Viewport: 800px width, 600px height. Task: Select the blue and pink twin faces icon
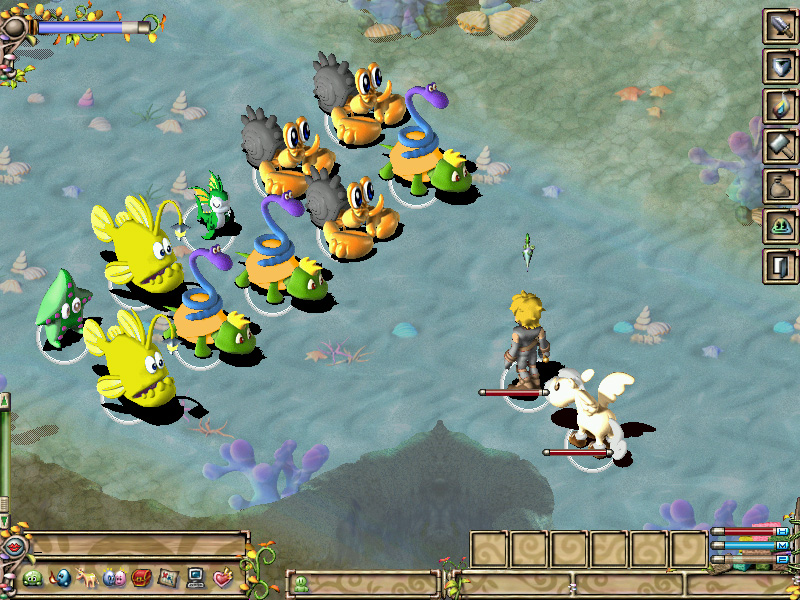pyautogui.click(x=114, y=578)
